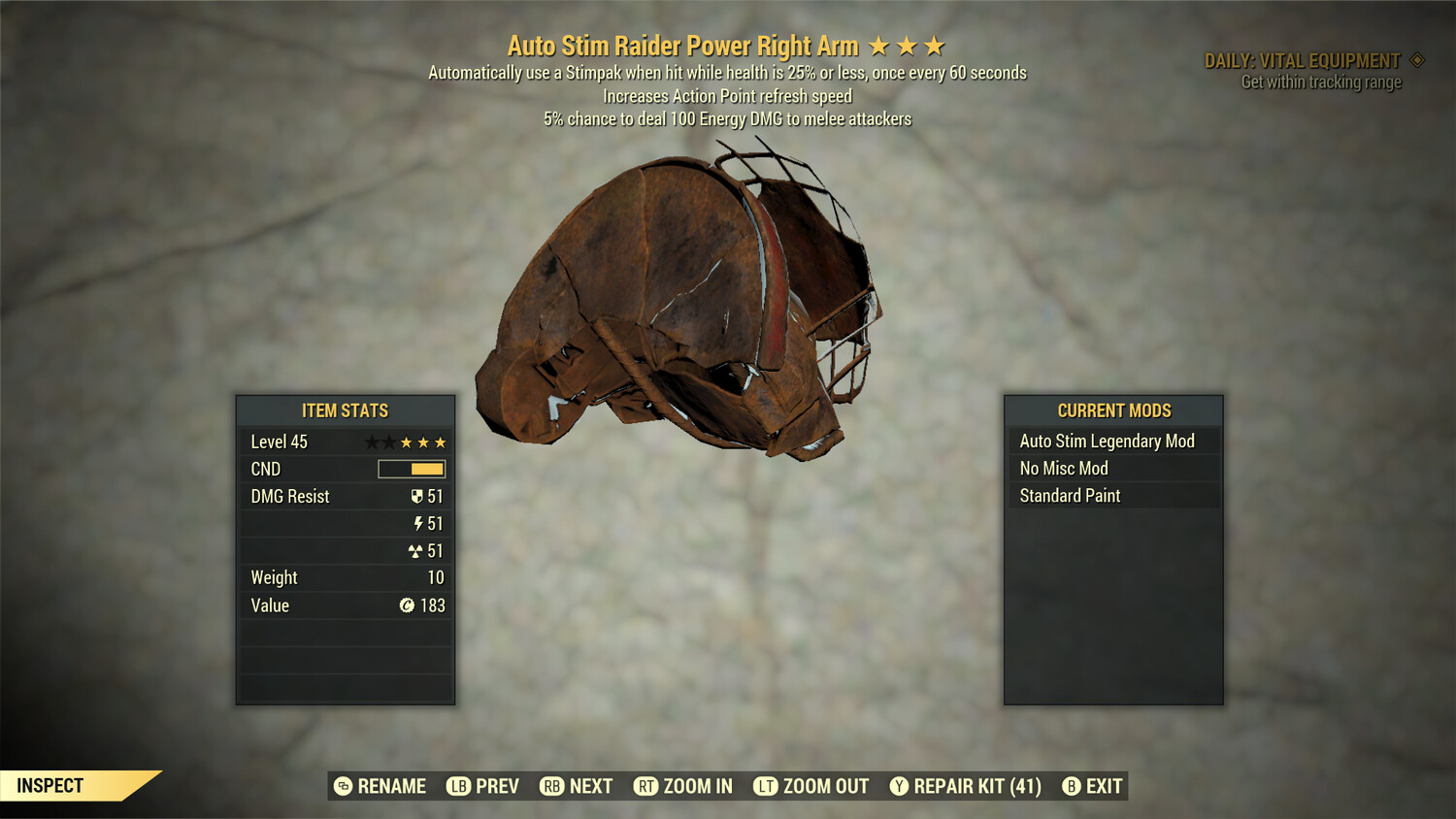Image resolution: width=1456 pixels, height=819 pixels.
Task: Click the B button icon for Exit
Action: tap(1073, 786)
